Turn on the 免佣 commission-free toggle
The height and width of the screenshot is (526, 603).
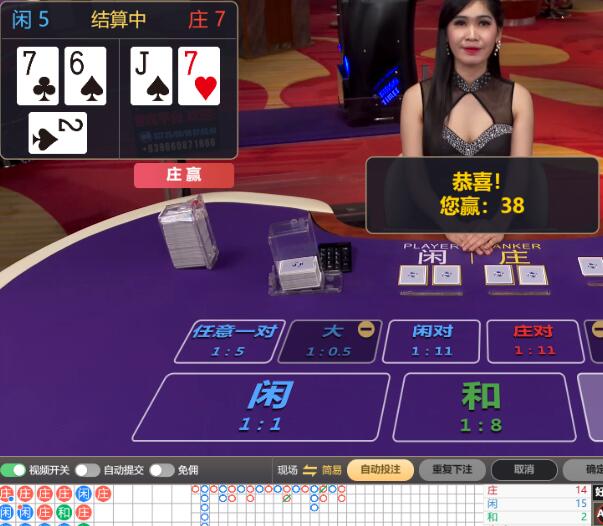[162, 470]
